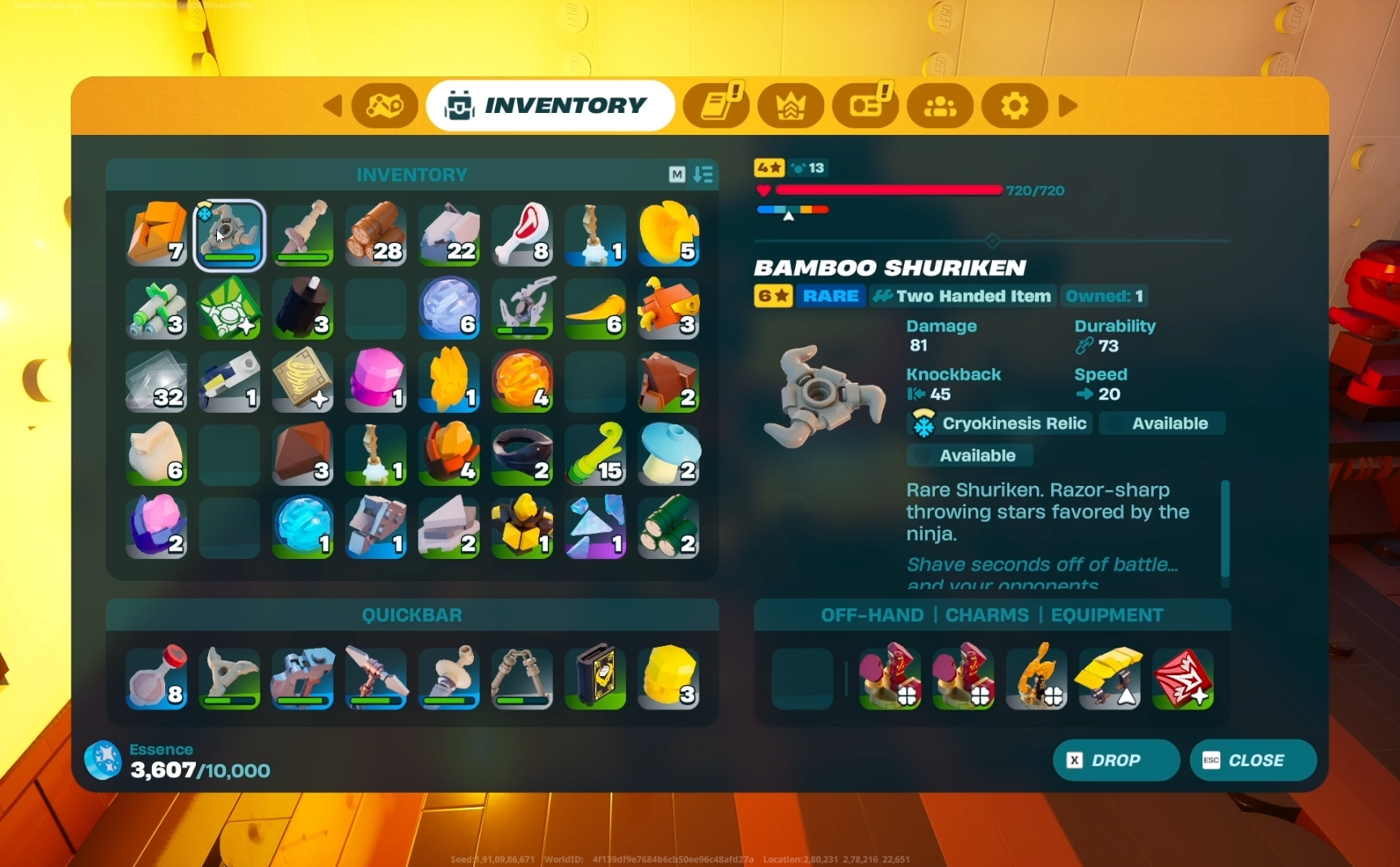Select the spellbook item in the quickbar

click(595, 678)
